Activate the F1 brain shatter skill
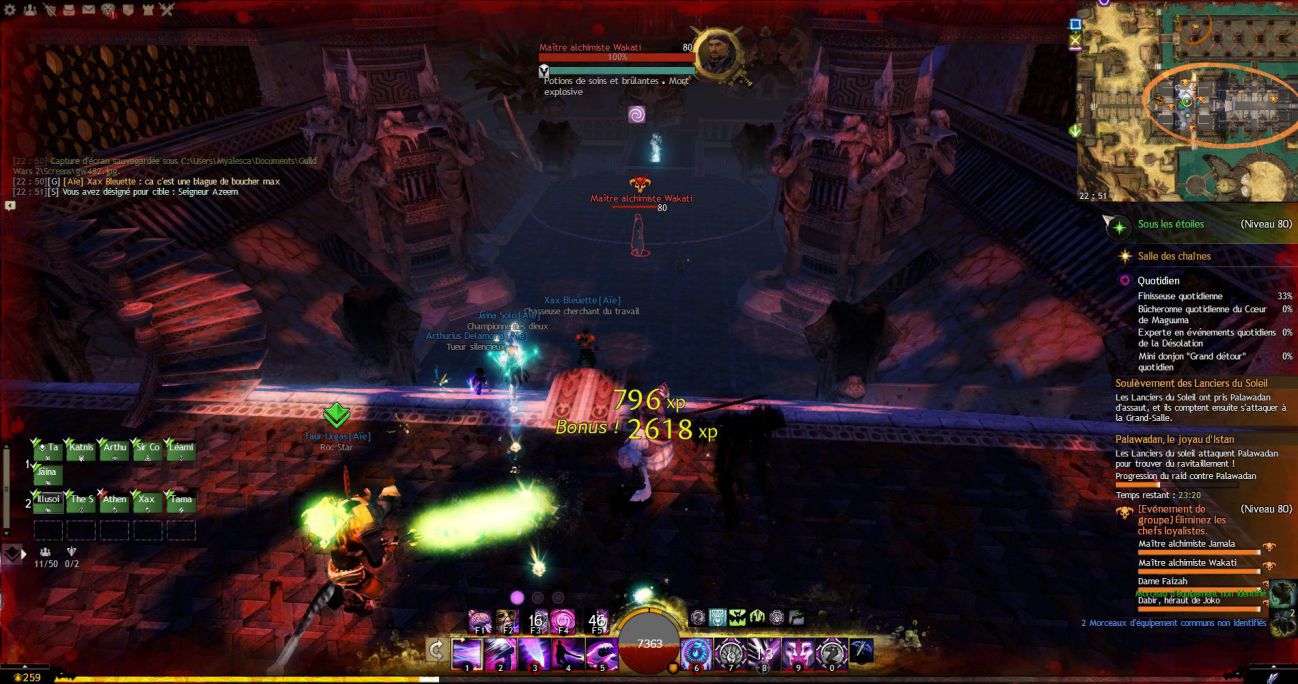Viewport: 1298px width, 684px height. [480, 621]
